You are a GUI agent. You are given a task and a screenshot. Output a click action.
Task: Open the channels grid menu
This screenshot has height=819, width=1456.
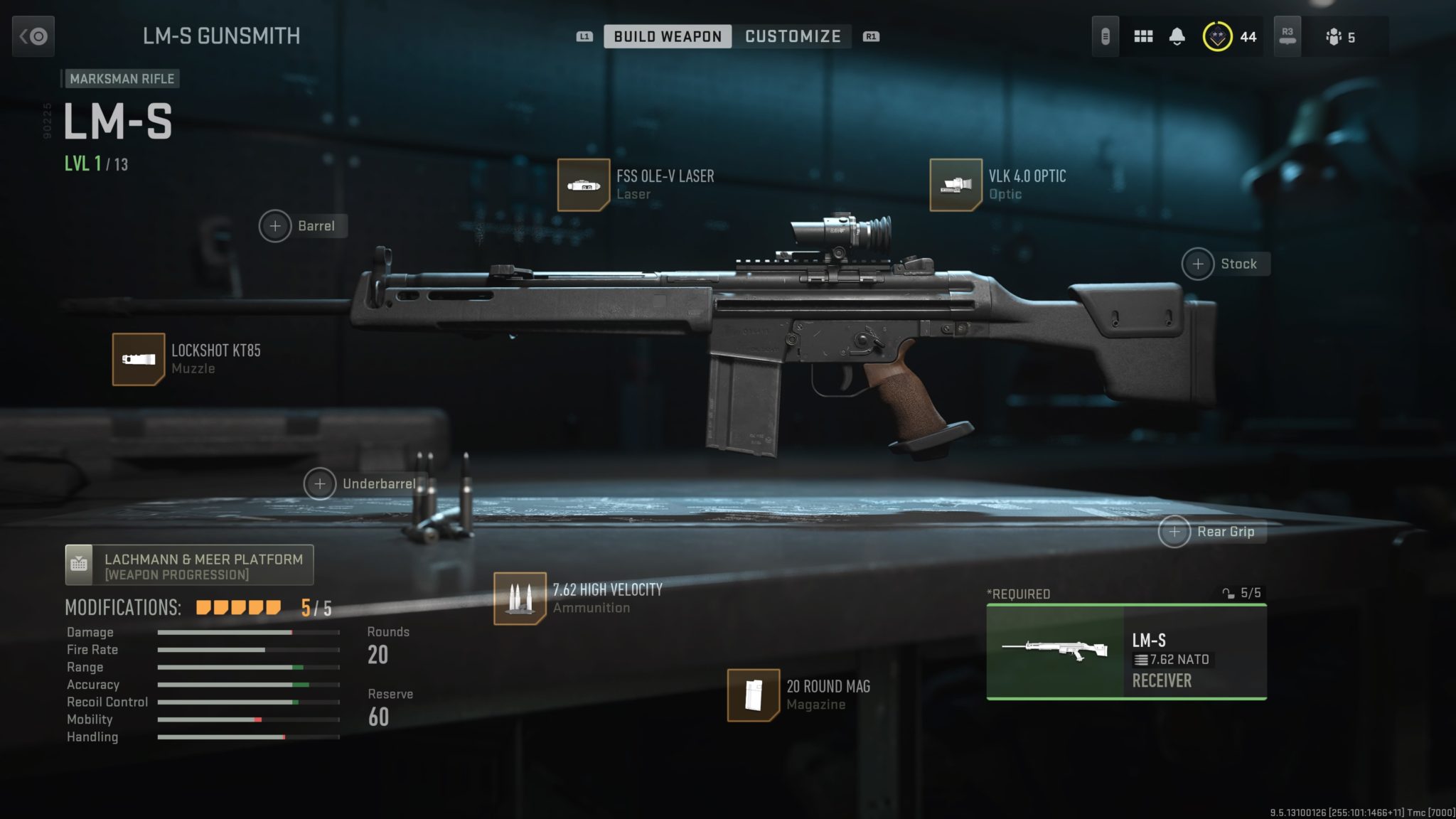1143,36
